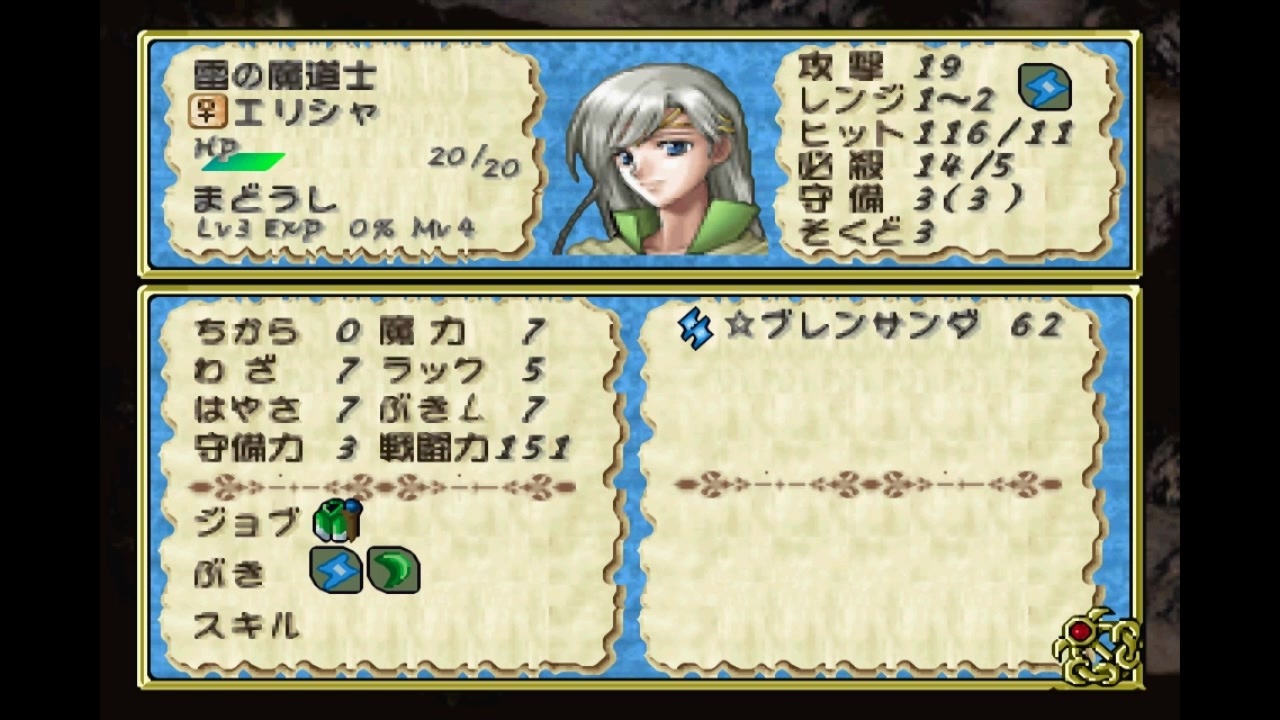
Task: Select the blue thunder tome icon beside the attack stats
Action: (x=1044, y=88)
